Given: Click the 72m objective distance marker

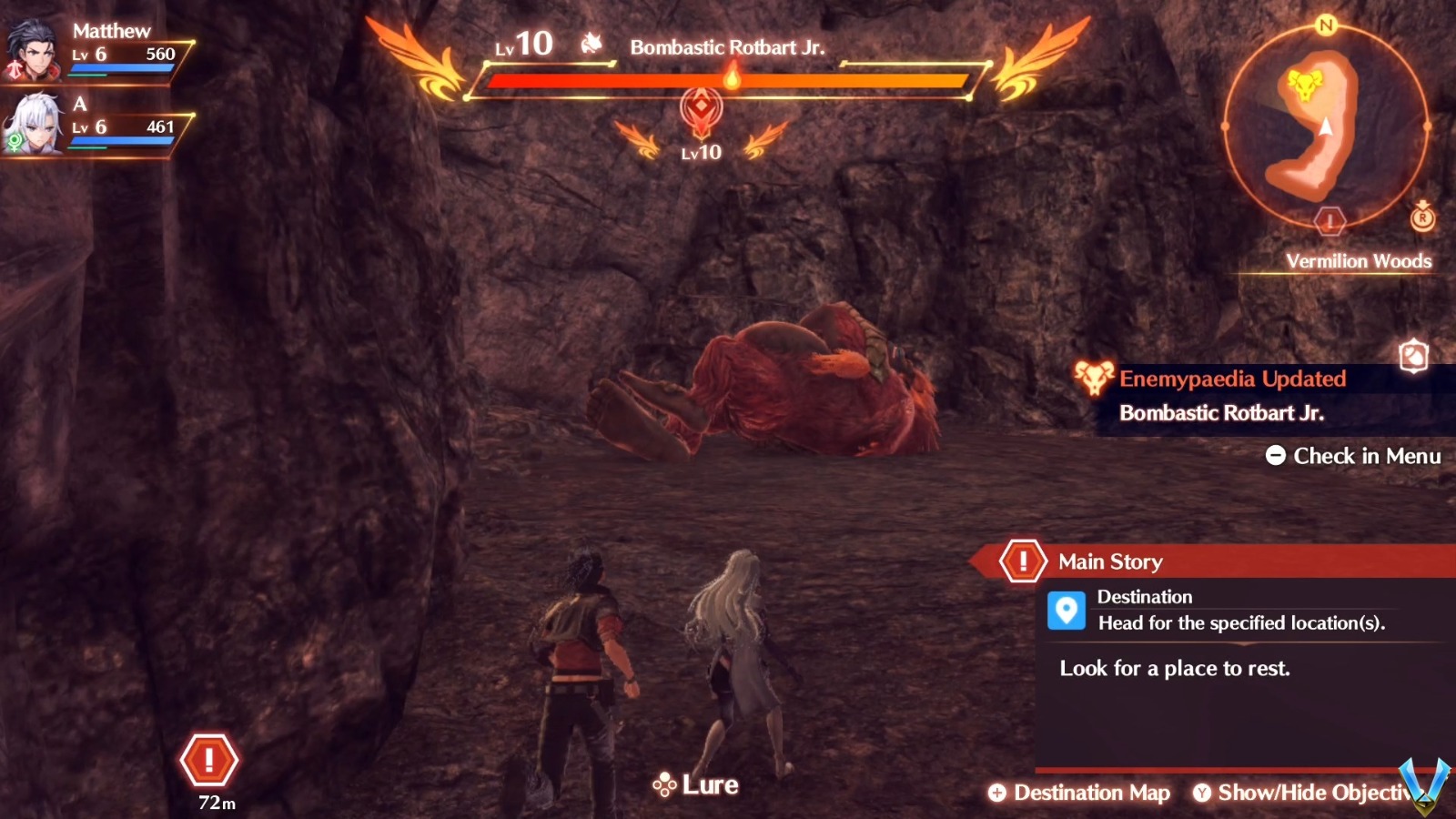Looking at the screenshot, I should pyautogui.click(x=211, y=761).
